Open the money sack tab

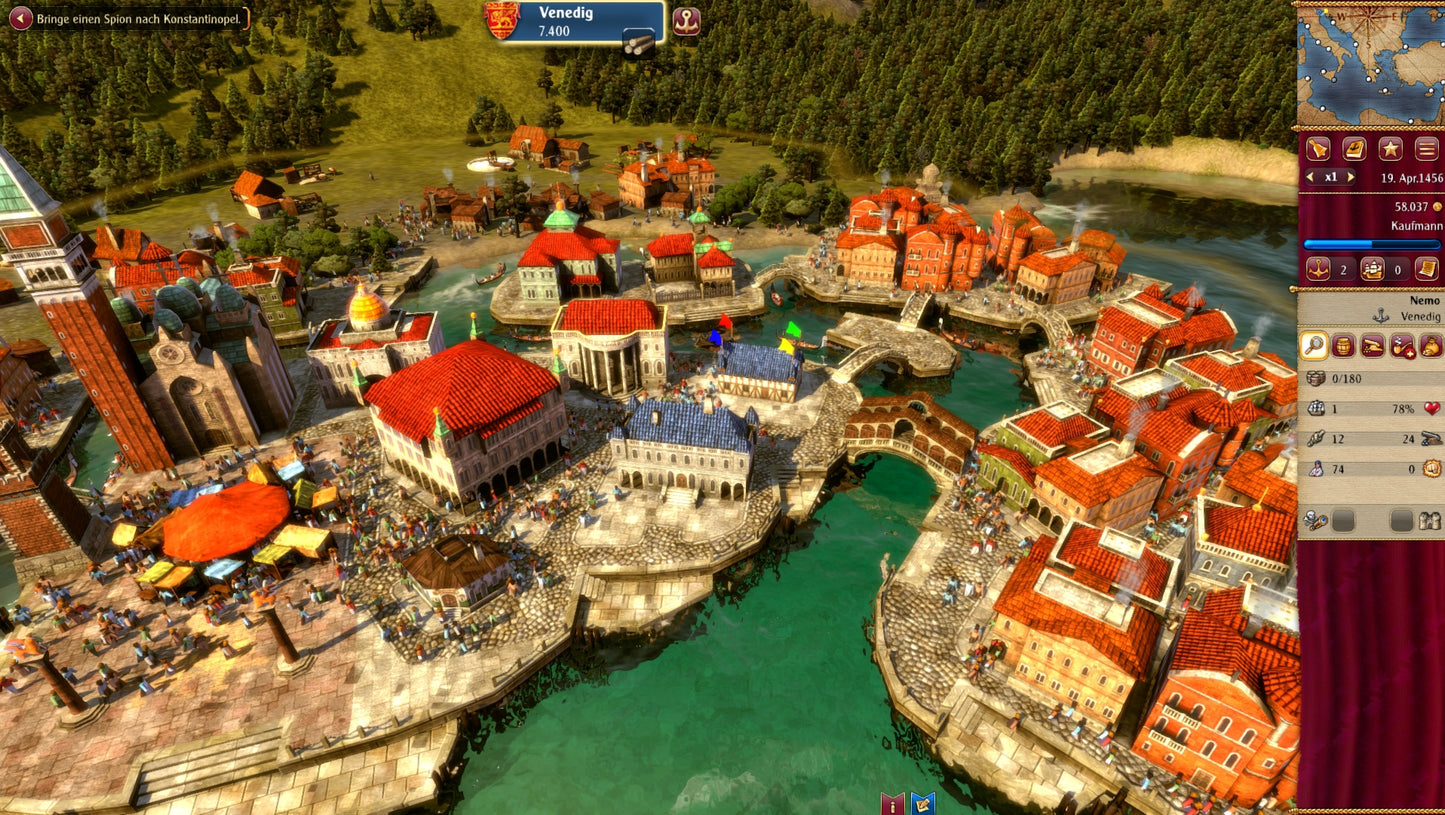[x=1431, y=346]
